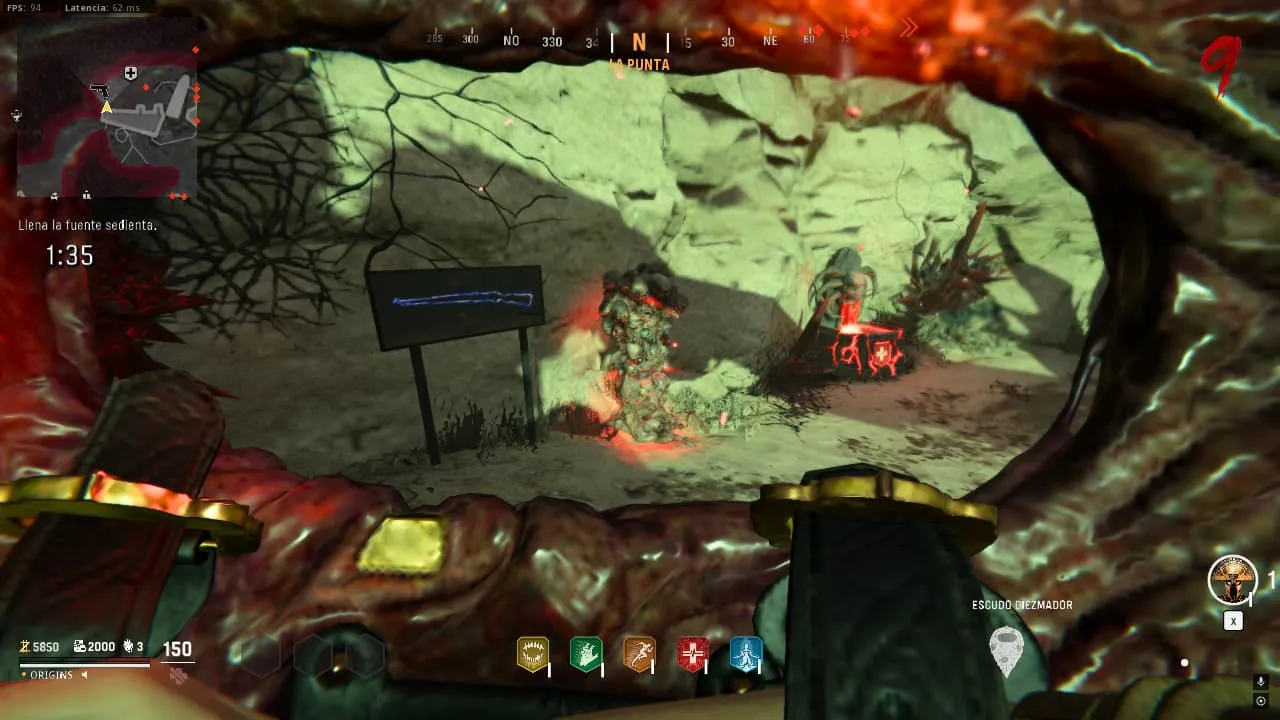Click the target icon below the microphone
The height and width of the screenshot is (720, 1280).
(x=1261, y=700)
